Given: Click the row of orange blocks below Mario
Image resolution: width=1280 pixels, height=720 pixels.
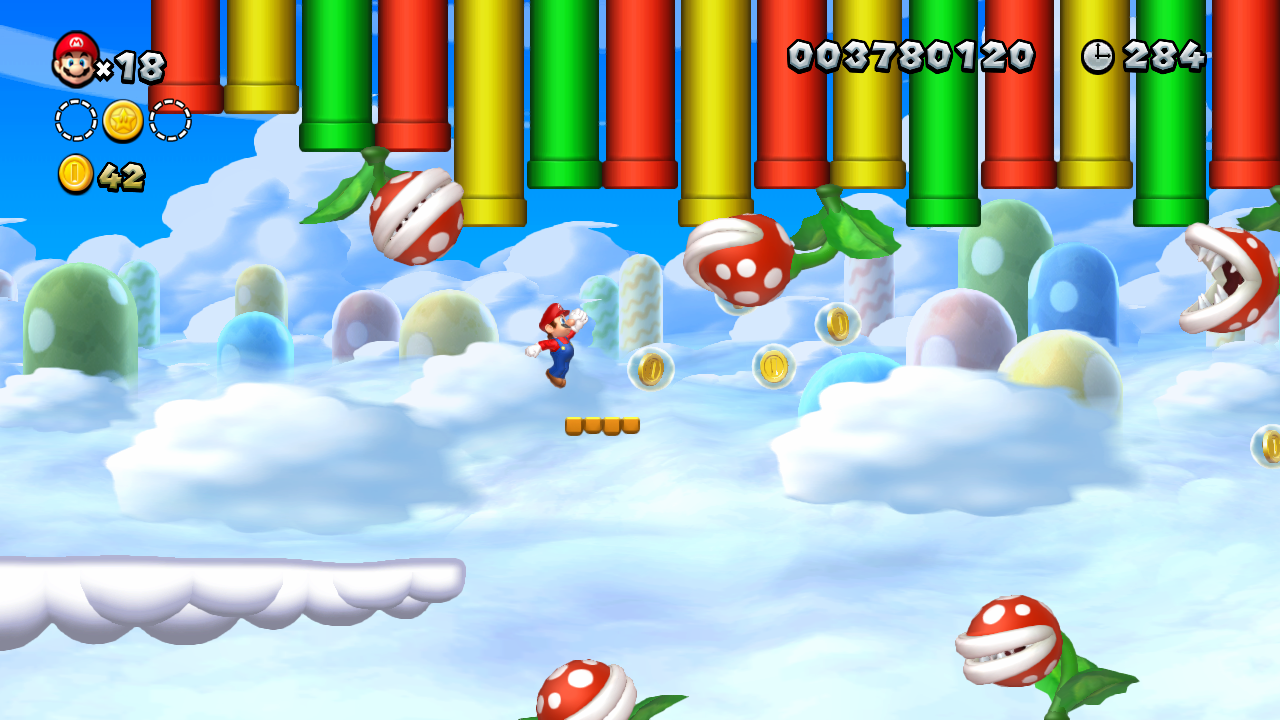Looking at the screenshot, I should (601, 424).
